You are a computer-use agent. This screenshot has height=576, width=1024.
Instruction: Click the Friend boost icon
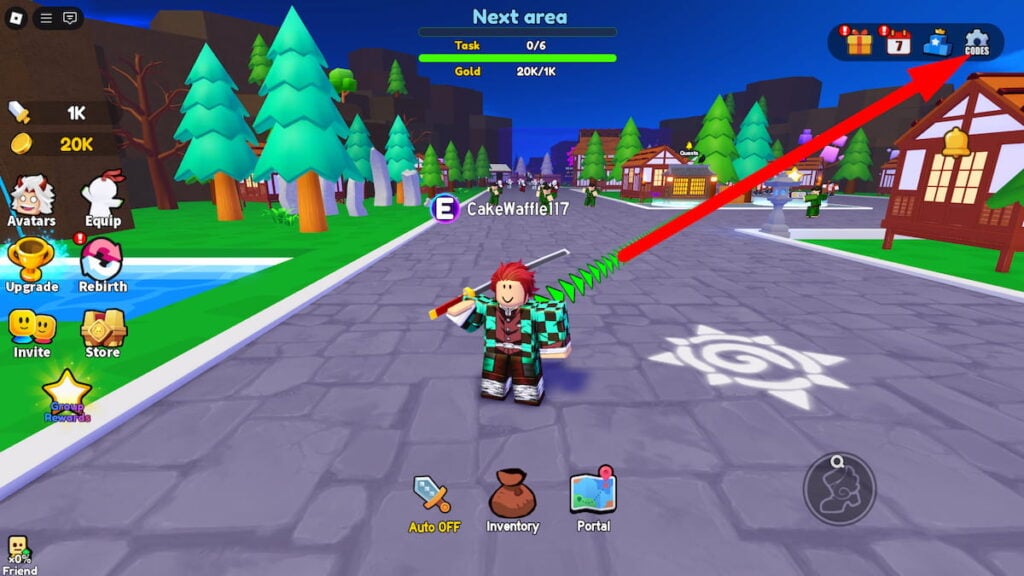(18, 554)
